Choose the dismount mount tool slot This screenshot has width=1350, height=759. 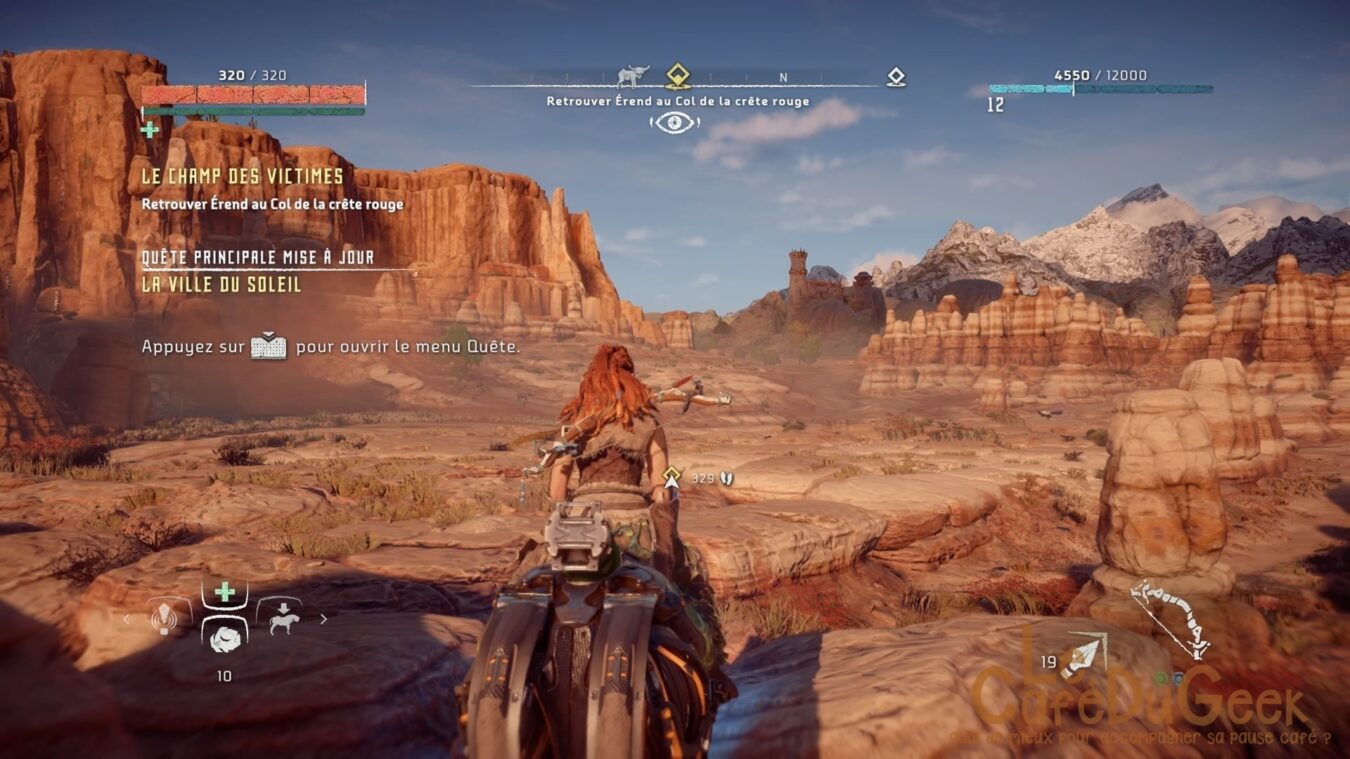coord(279,616)
